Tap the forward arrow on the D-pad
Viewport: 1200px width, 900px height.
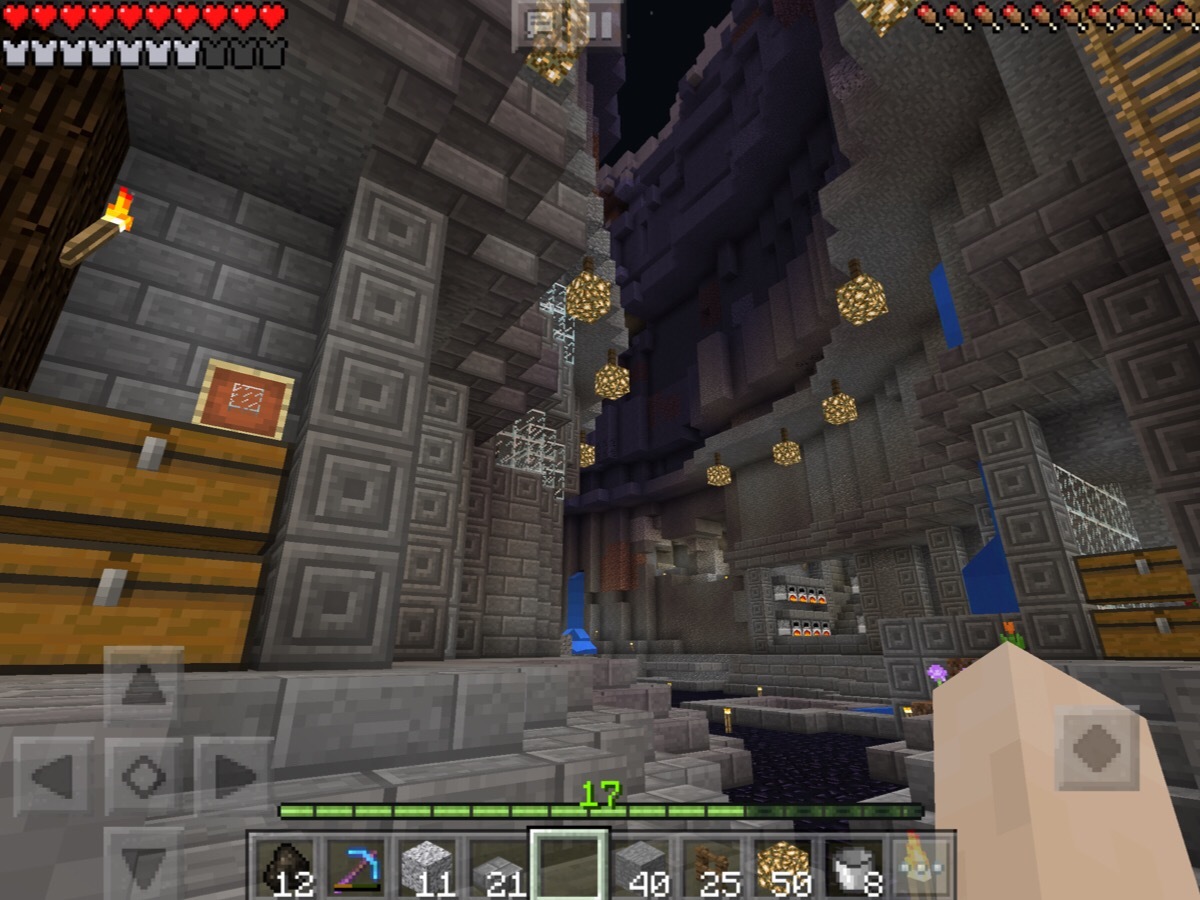point(143,685)
